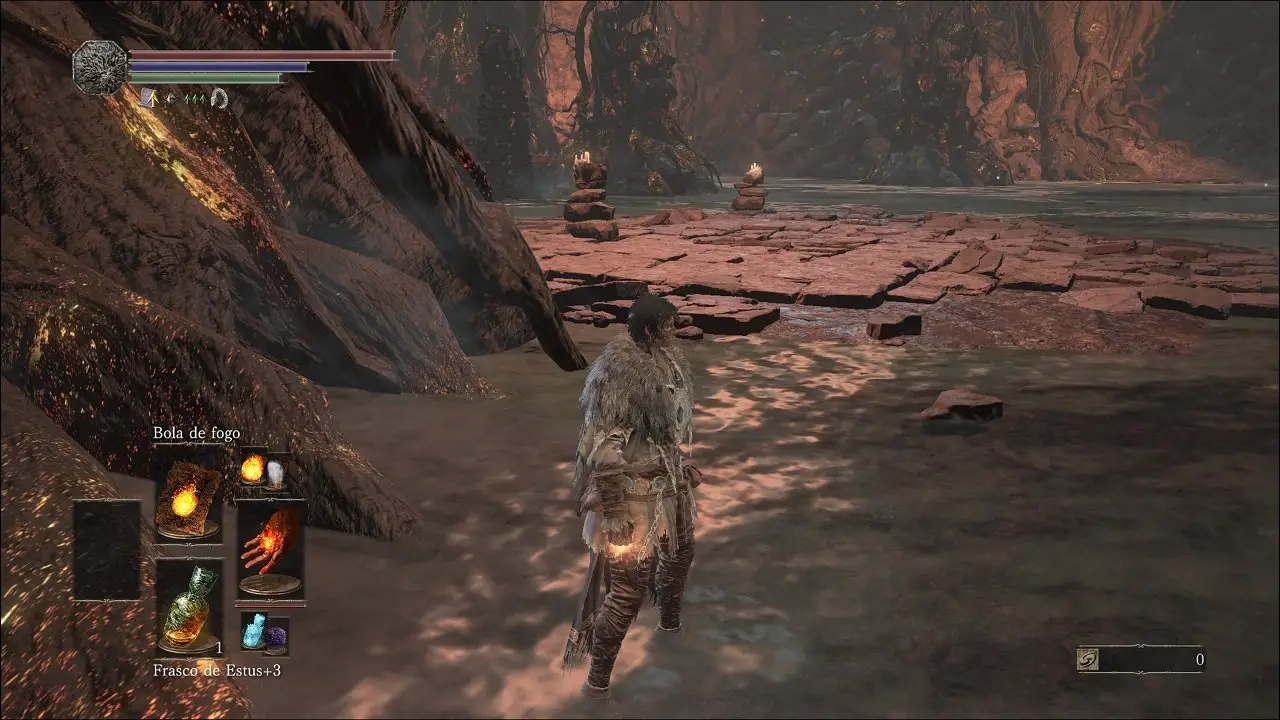Click the silver ring status icon
1280x720 pixels.
click(x=219, y=97)
